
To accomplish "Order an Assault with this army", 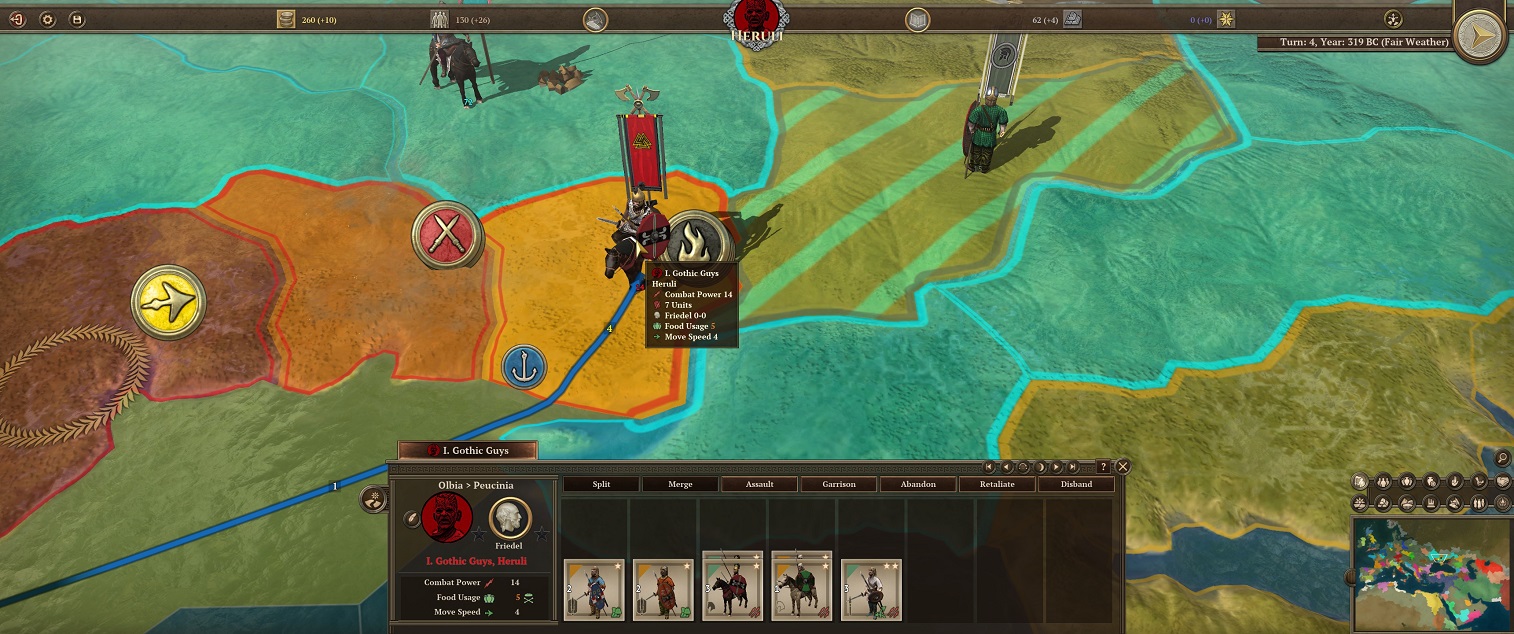I will [760, 484].
